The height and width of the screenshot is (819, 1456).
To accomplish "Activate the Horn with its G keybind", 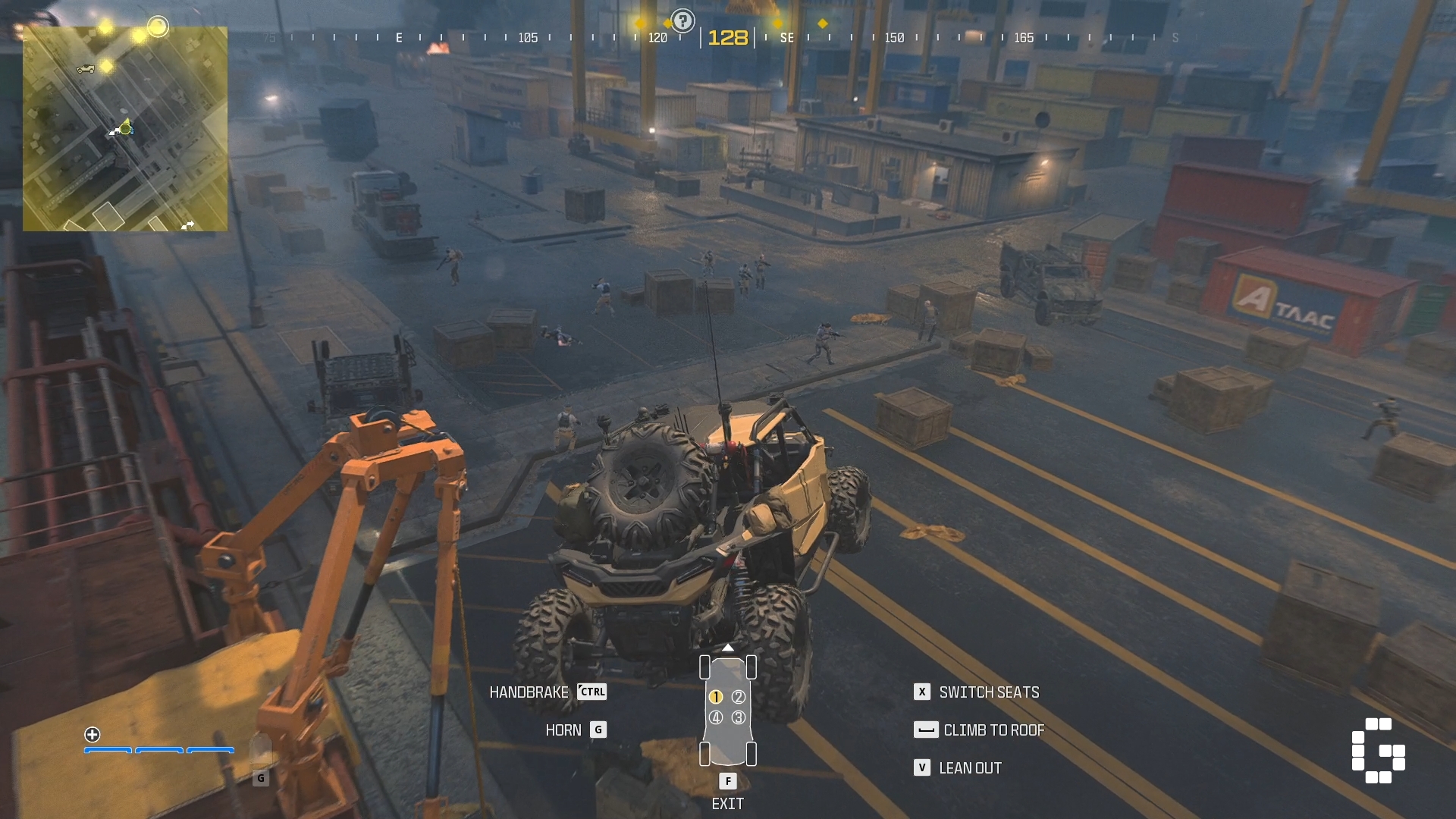I will click(598, 730).
